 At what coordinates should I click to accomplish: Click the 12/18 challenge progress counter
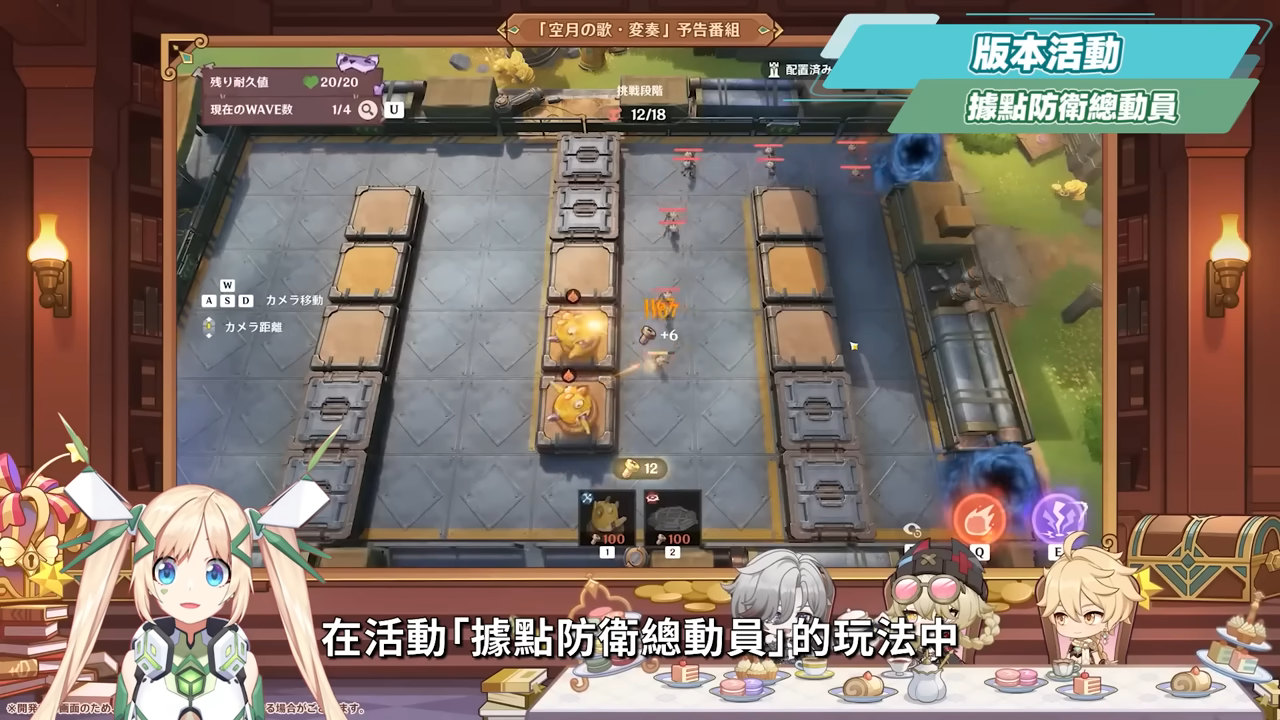(648, 113)
